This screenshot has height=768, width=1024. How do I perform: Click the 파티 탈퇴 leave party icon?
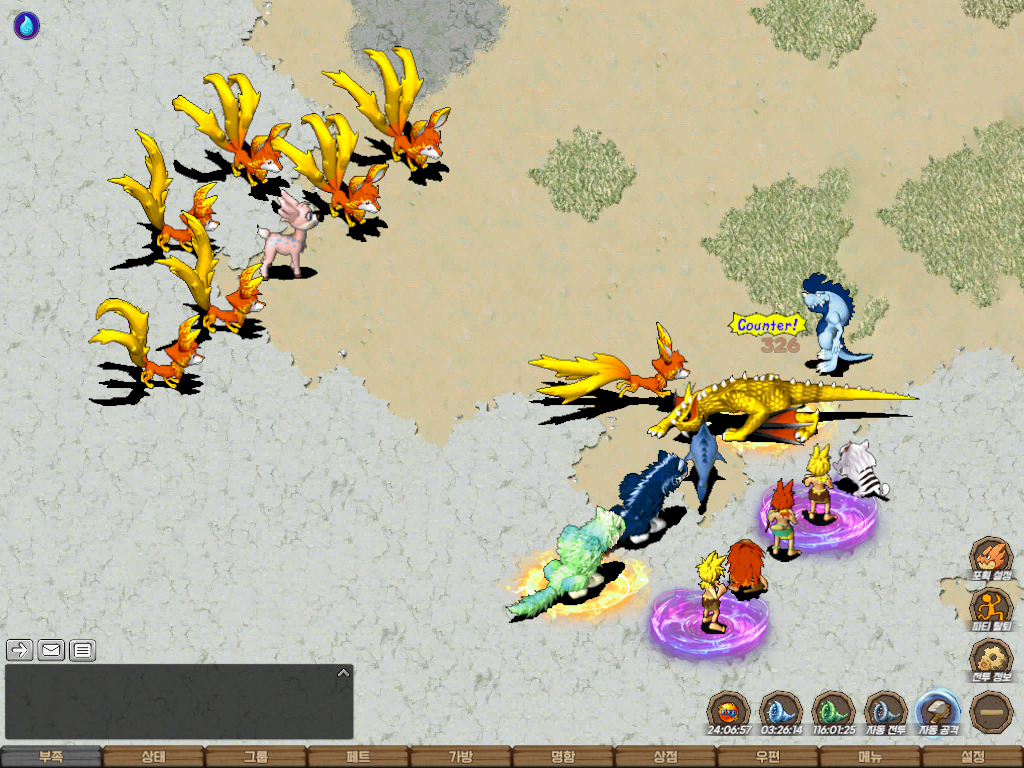[x=992, y=609]
